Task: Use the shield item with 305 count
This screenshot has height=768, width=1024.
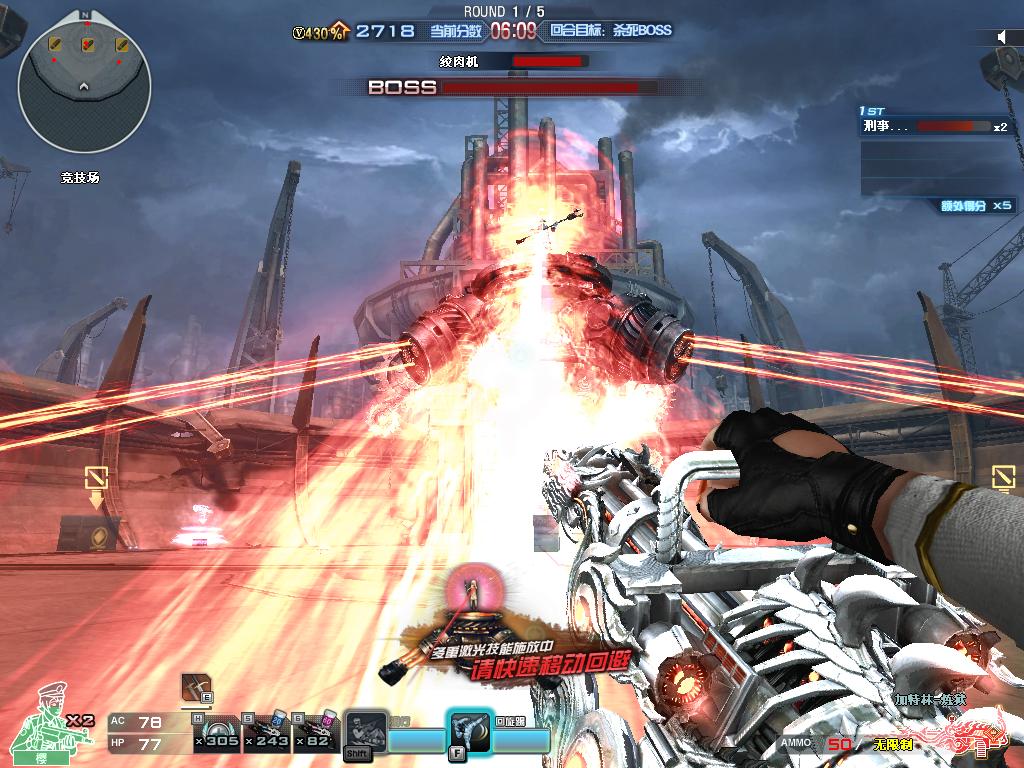Action: tap(217, 732)
